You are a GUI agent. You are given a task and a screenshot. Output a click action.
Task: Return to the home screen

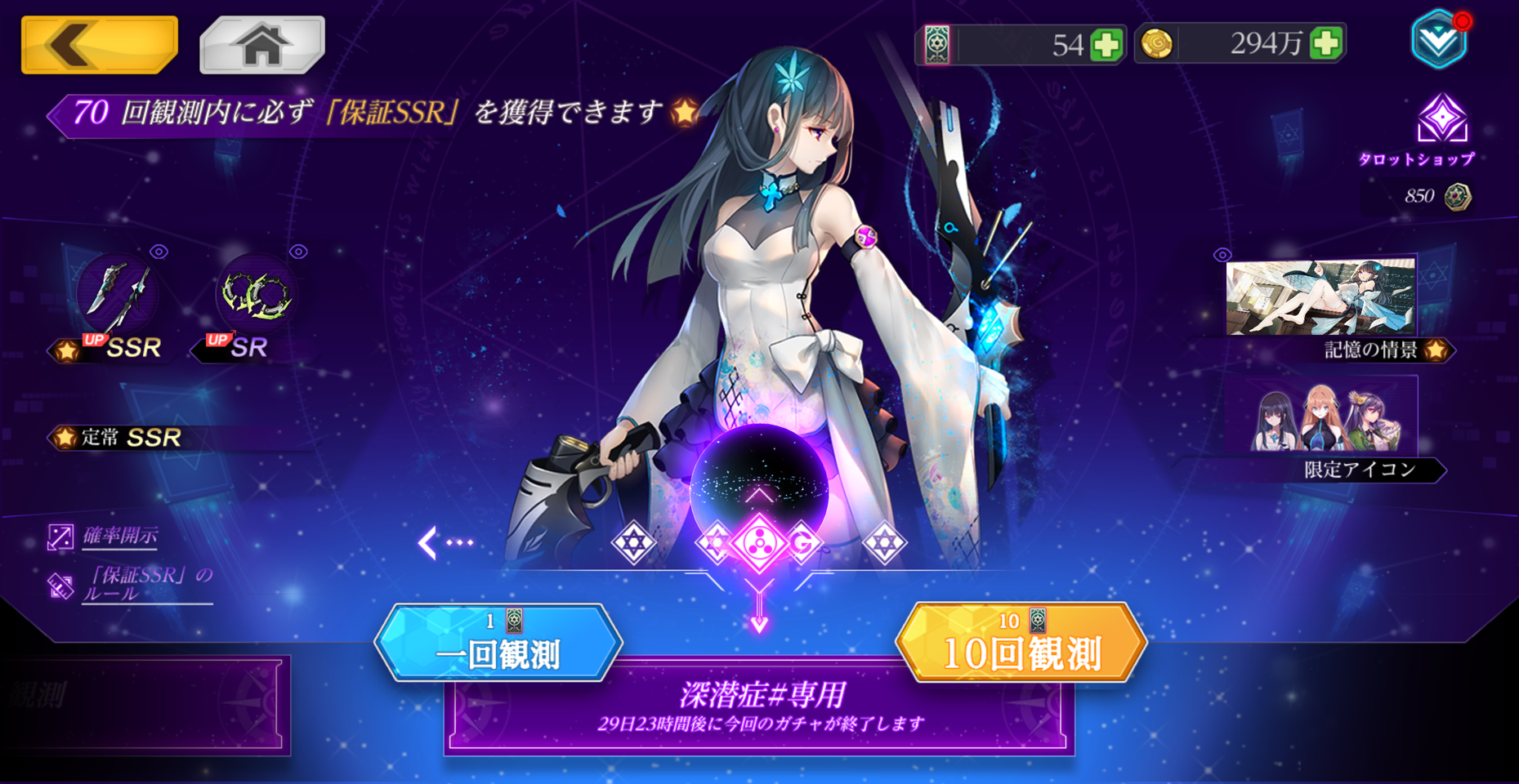coord(261,44)
